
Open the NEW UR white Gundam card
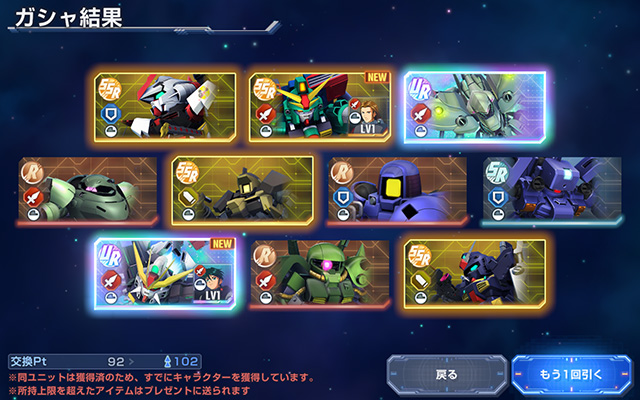coord(166,273)
